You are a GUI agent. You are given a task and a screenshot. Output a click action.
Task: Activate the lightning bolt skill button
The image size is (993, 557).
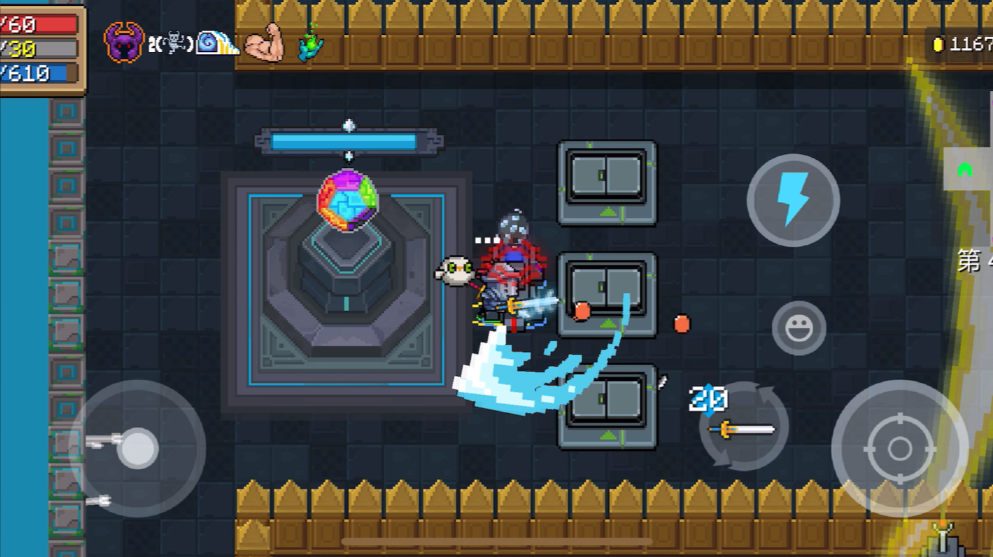coord(793,200)
